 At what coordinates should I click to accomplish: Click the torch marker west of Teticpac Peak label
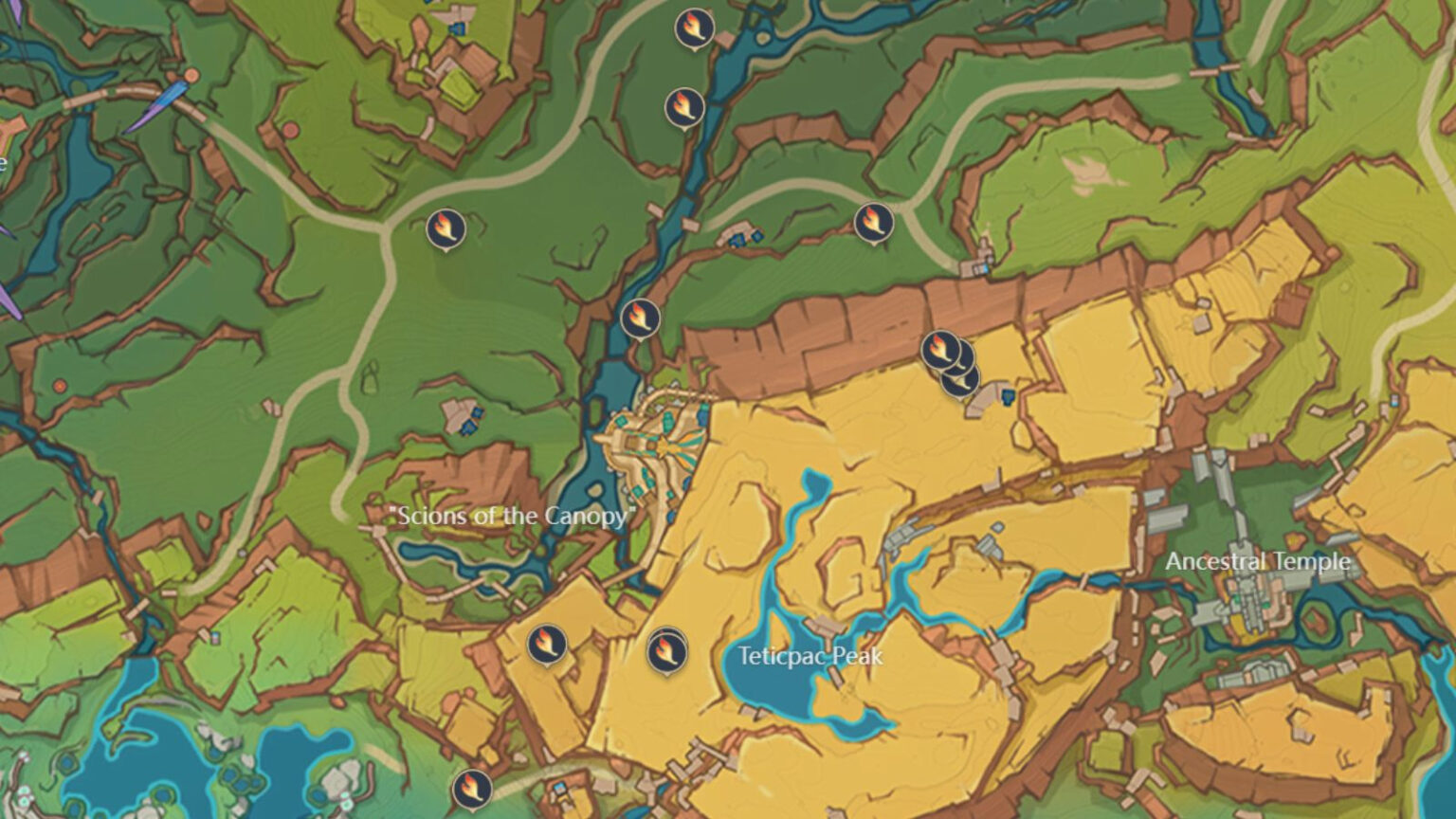pos(664,651)
